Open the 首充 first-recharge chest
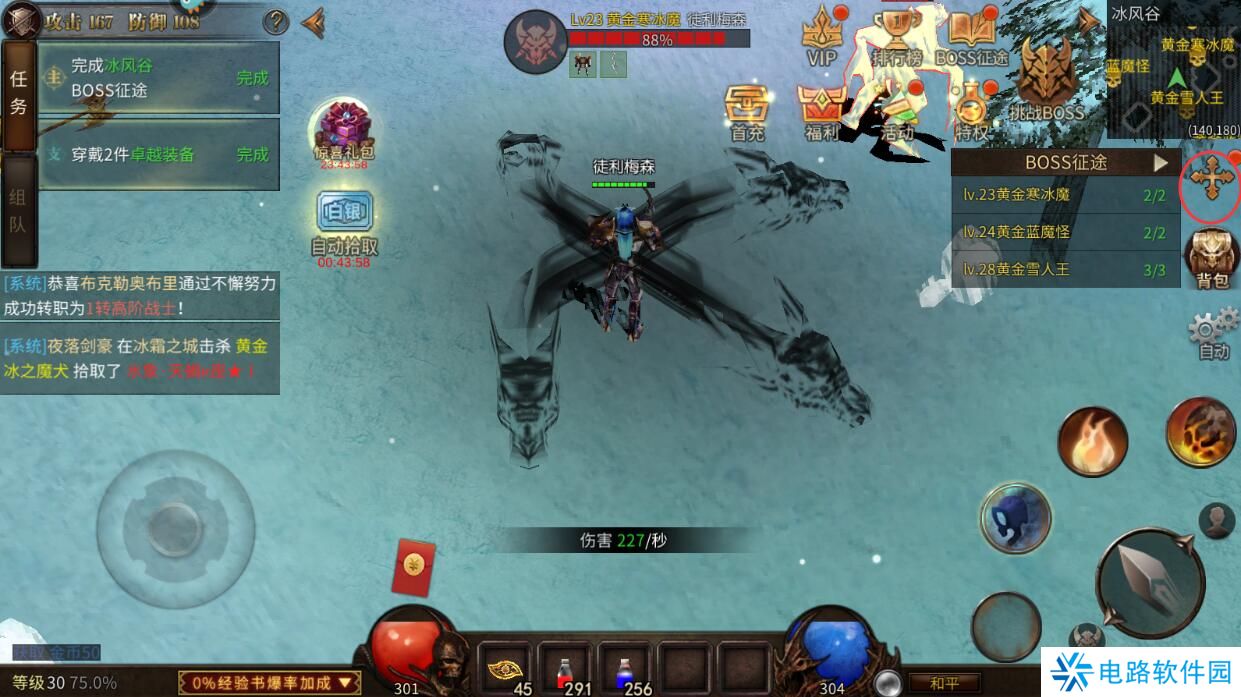The width and height of the screenshot is (1241, 697). click(747, 110)
